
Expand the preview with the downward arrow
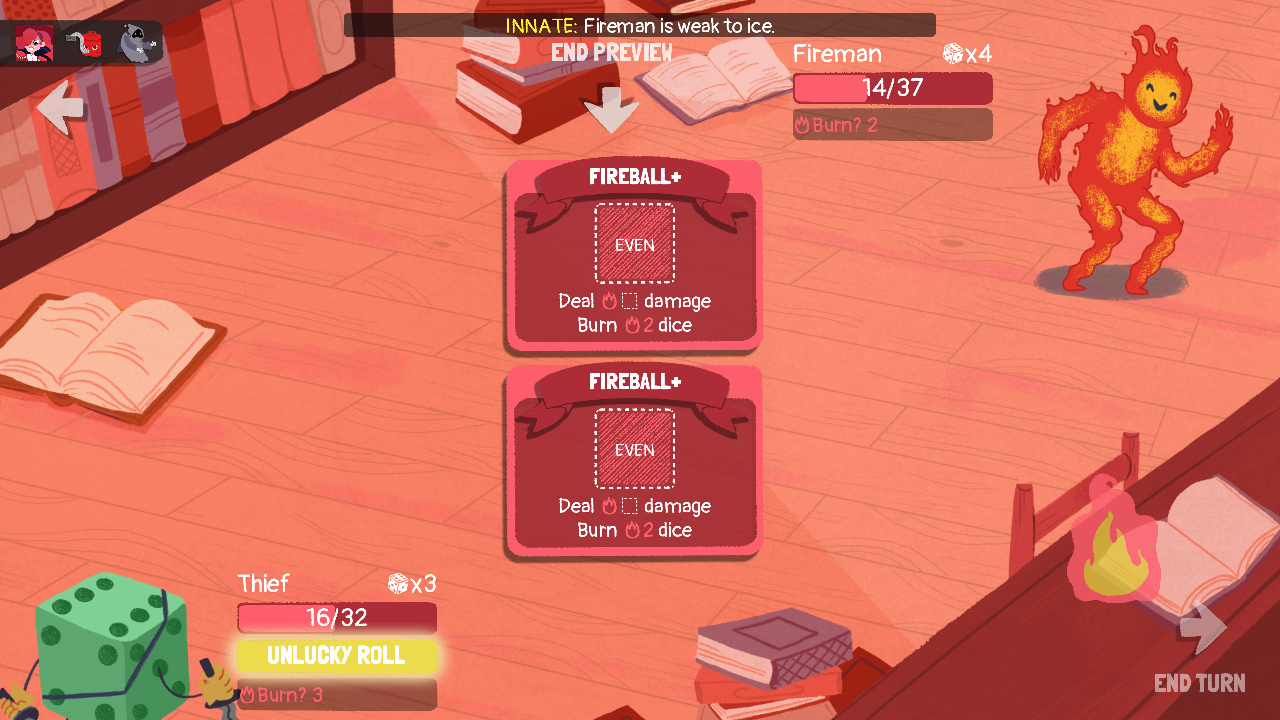pyautogui.click(x=611, y=108)
